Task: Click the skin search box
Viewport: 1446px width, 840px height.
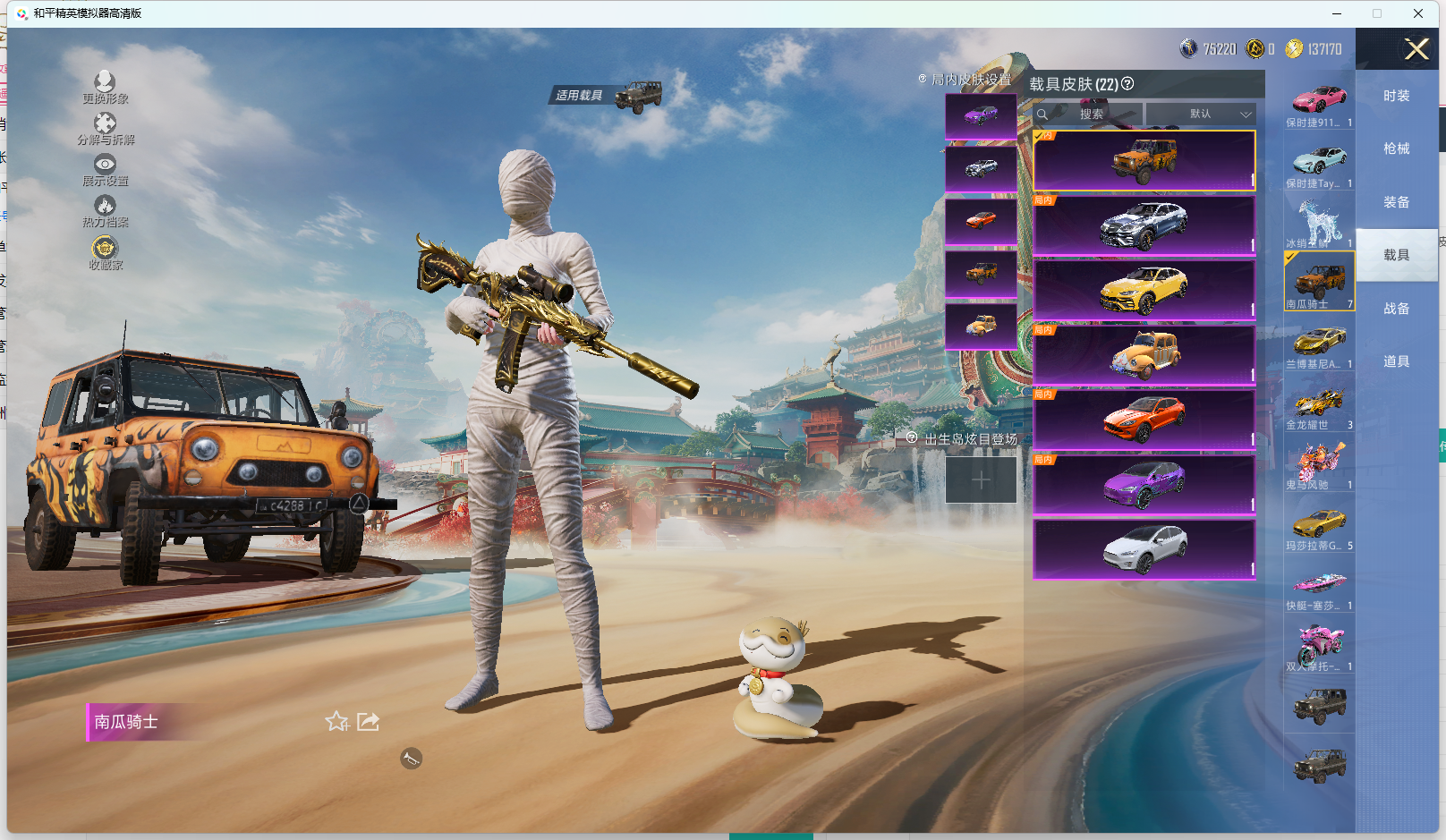Action: [x=1089, y=115]
